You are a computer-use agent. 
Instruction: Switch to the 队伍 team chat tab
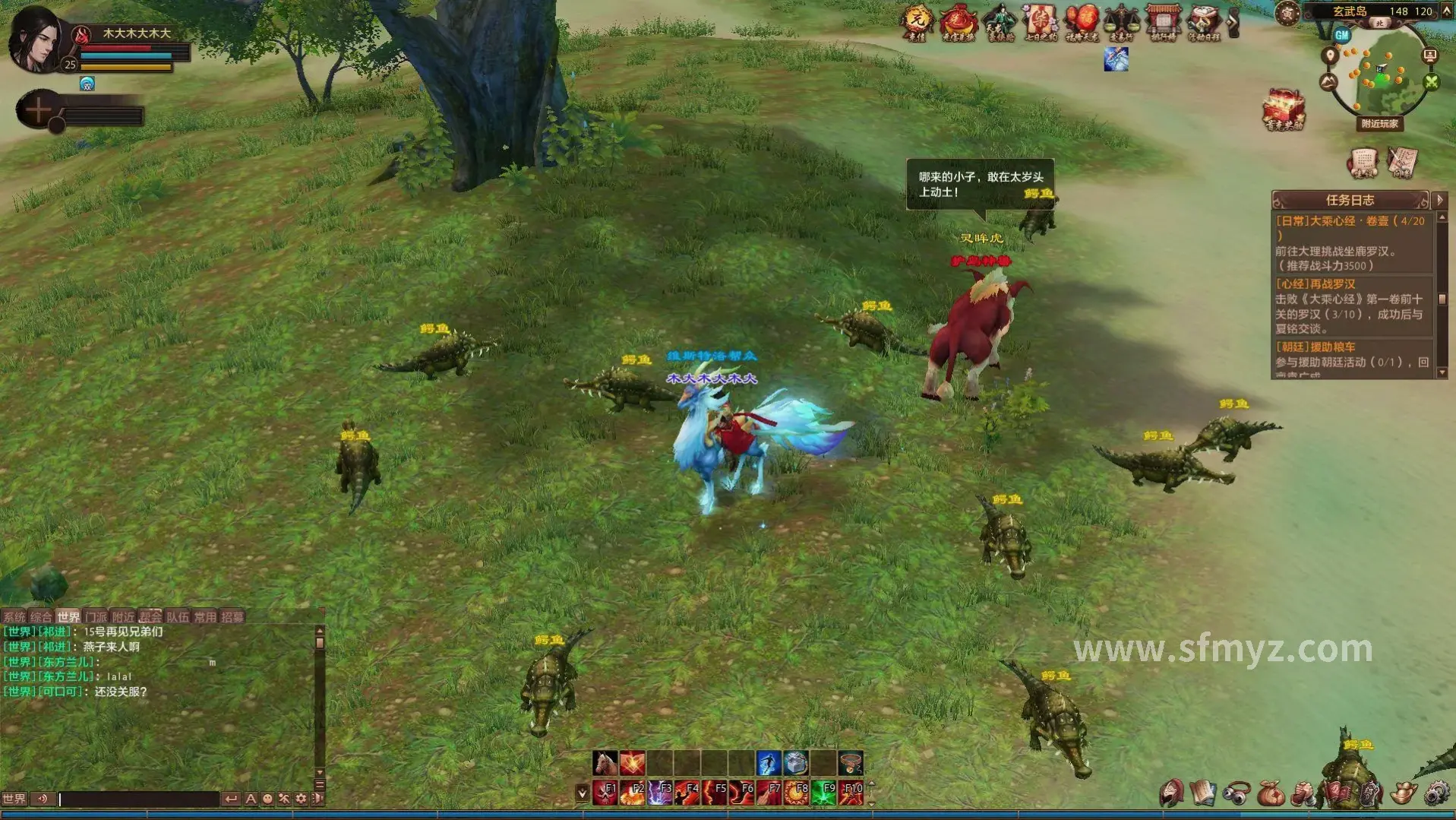coord(177,617)
